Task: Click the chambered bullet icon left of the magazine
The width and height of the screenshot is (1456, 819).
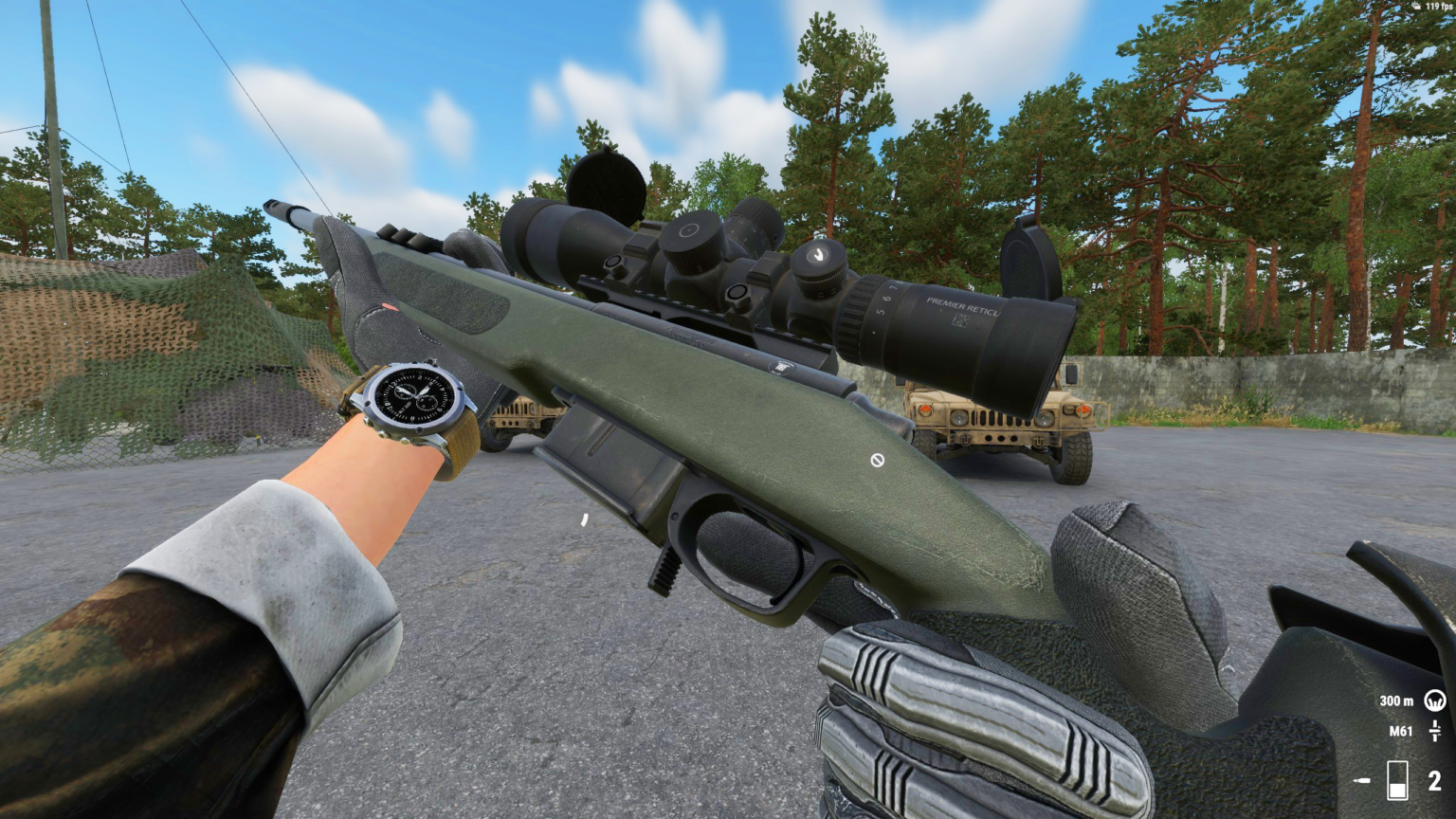Action: (x=1361, y=780)
